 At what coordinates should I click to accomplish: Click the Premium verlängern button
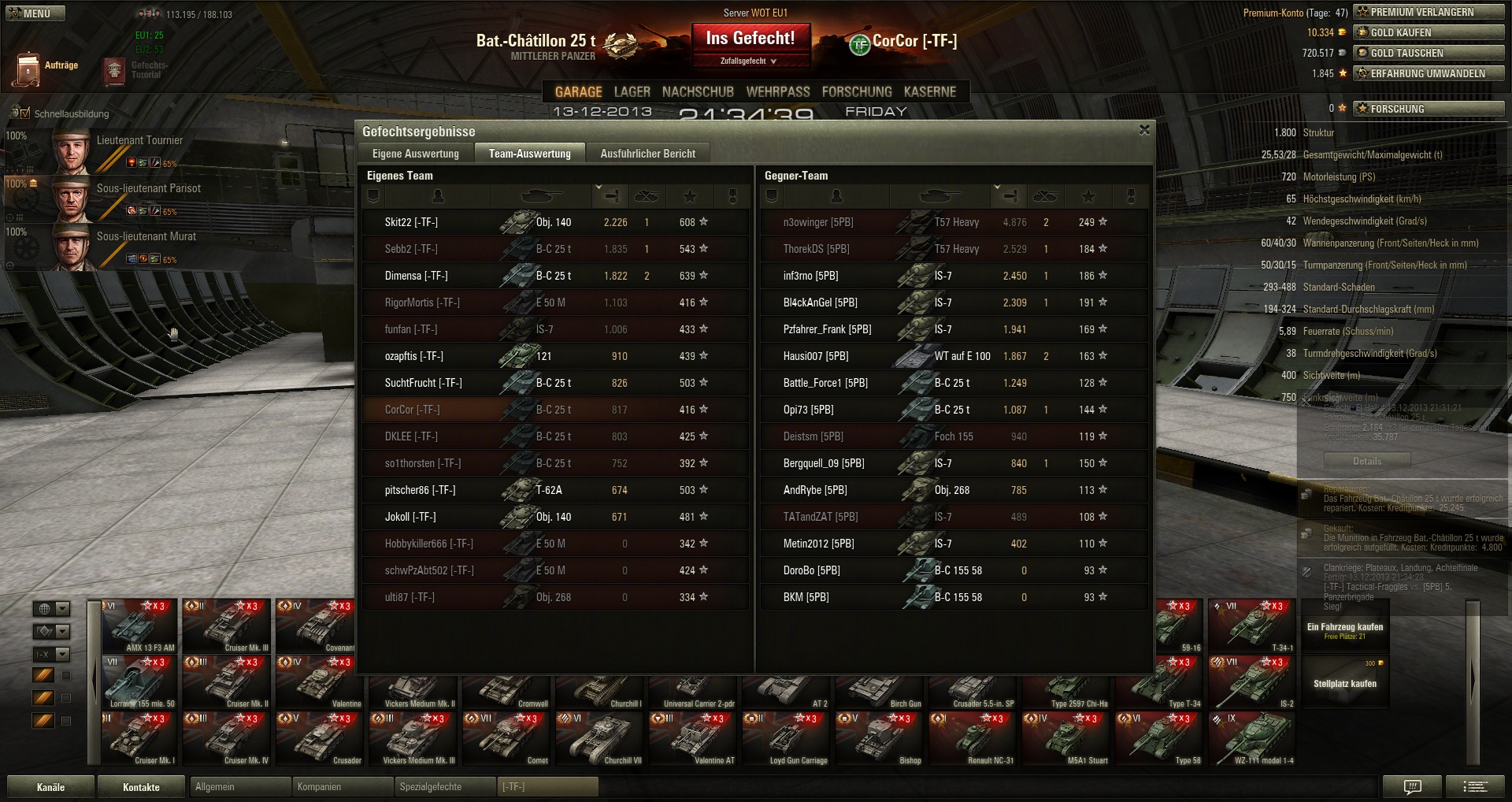tap(1429, 12)
